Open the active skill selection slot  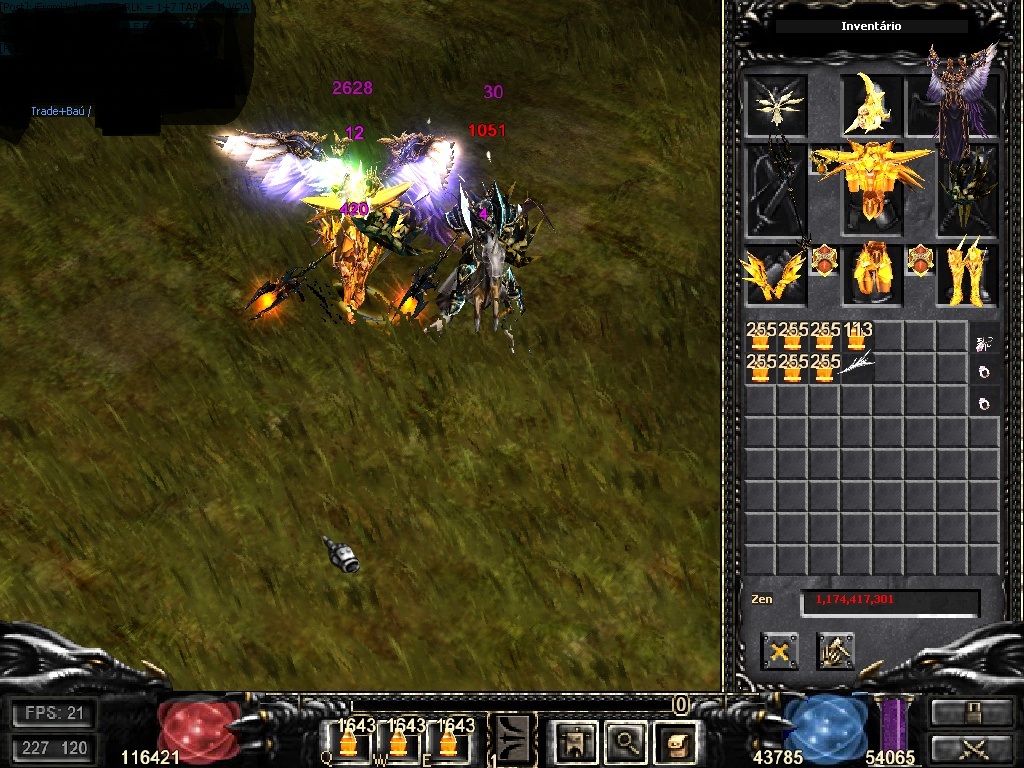pyautogui.click(x=514, y=740)
